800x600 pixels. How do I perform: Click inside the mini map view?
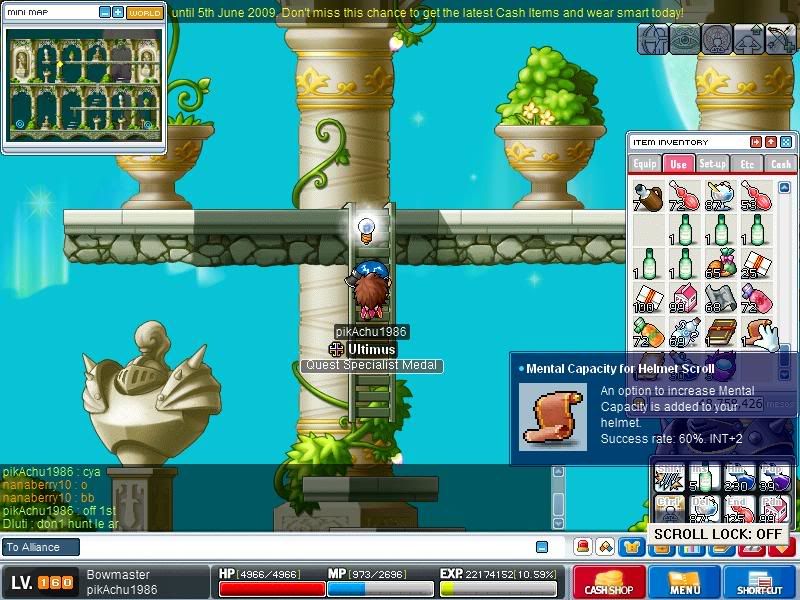[82, 85]
